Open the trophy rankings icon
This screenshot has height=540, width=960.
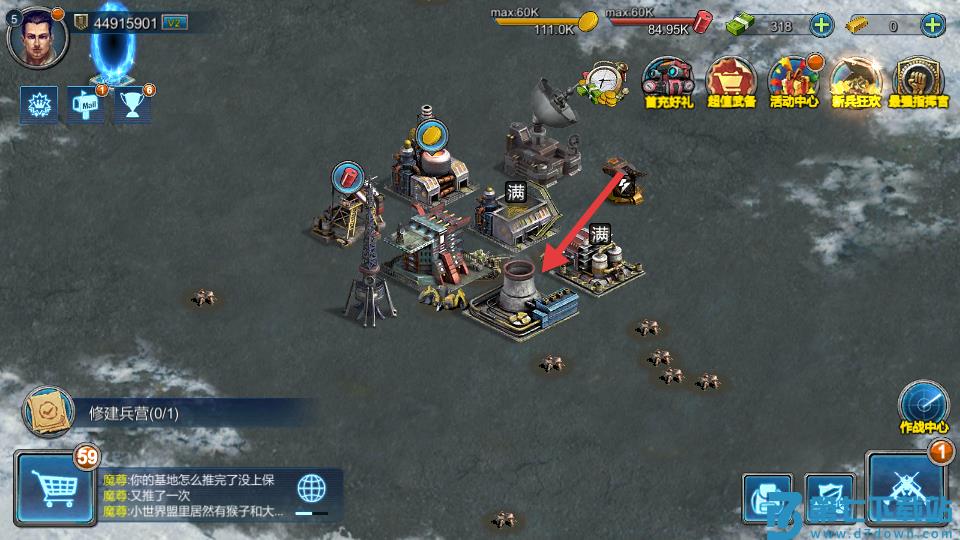[x=131, y=104]
